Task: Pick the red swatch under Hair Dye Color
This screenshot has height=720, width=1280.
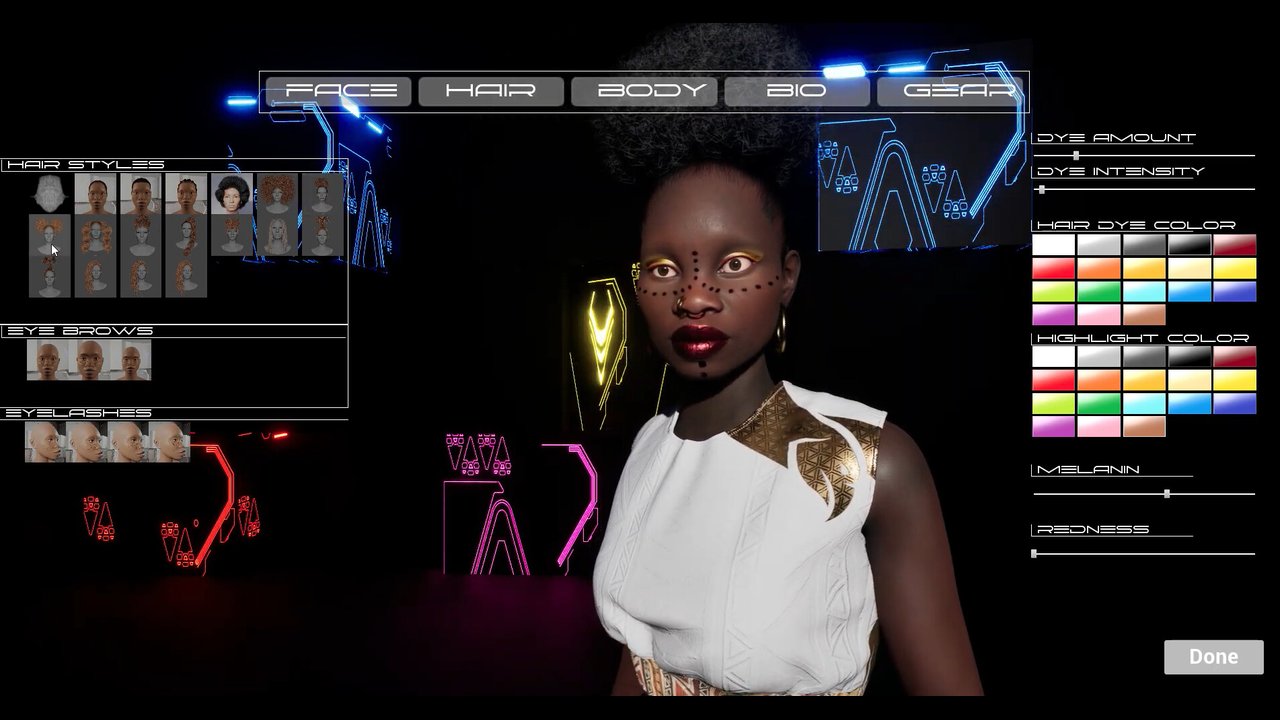Action: coord(1053,268)
